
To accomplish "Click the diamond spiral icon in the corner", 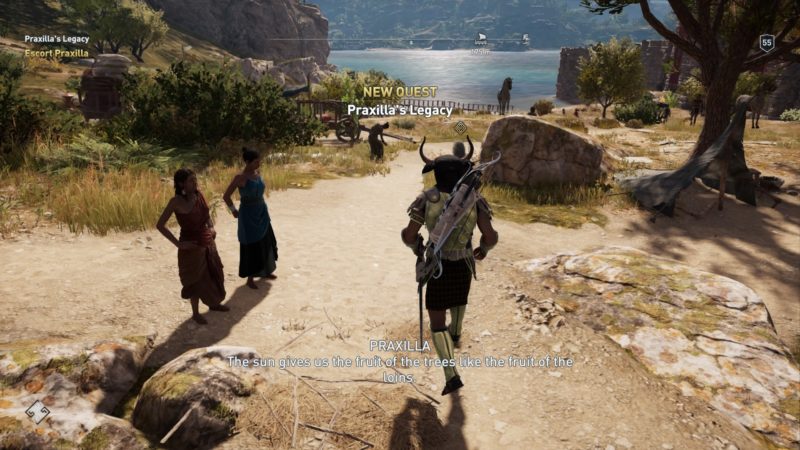I will 37,411.
